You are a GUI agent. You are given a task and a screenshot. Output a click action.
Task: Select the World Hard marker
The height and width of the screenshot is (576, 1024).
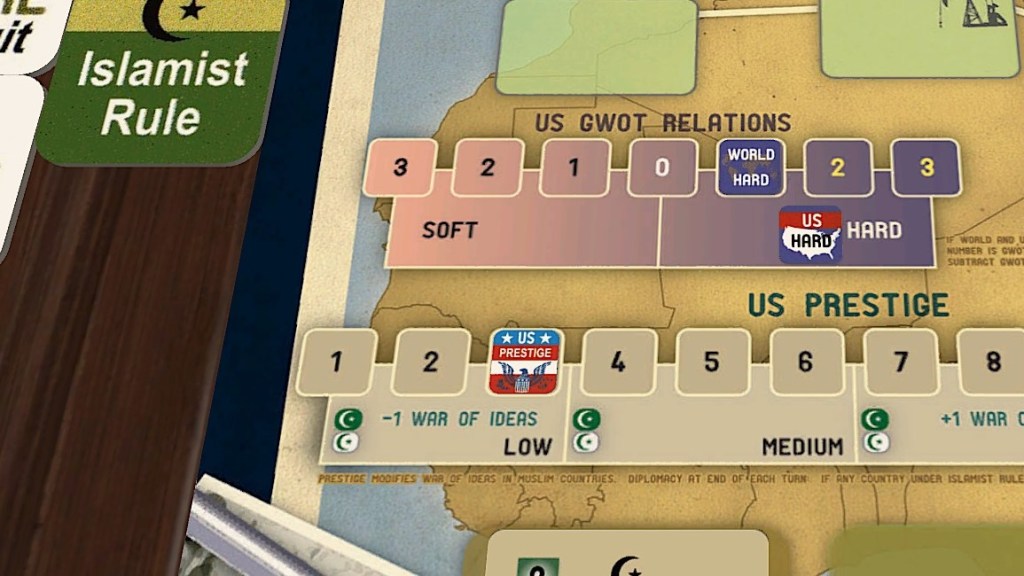751,166
